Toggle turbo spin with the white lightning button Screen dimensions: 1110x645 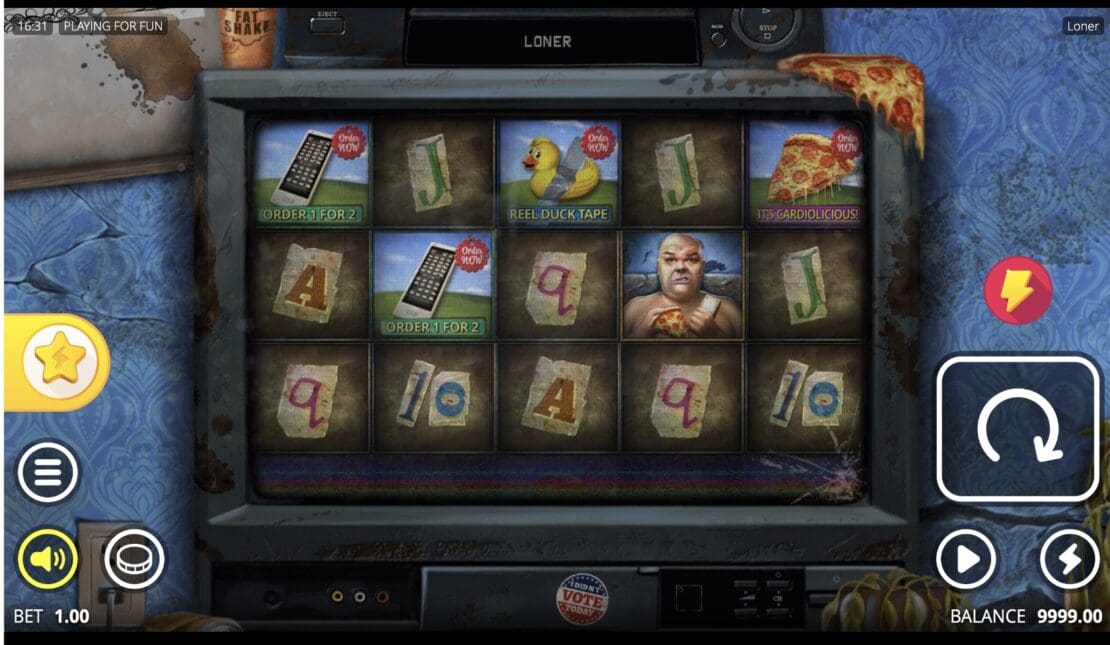(1069, 559)
